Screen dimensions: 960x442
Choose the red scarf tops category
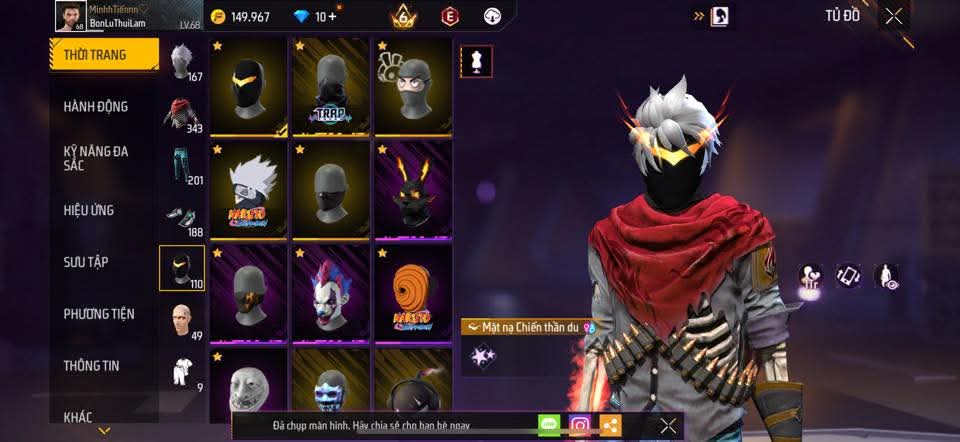pos(181,114)
